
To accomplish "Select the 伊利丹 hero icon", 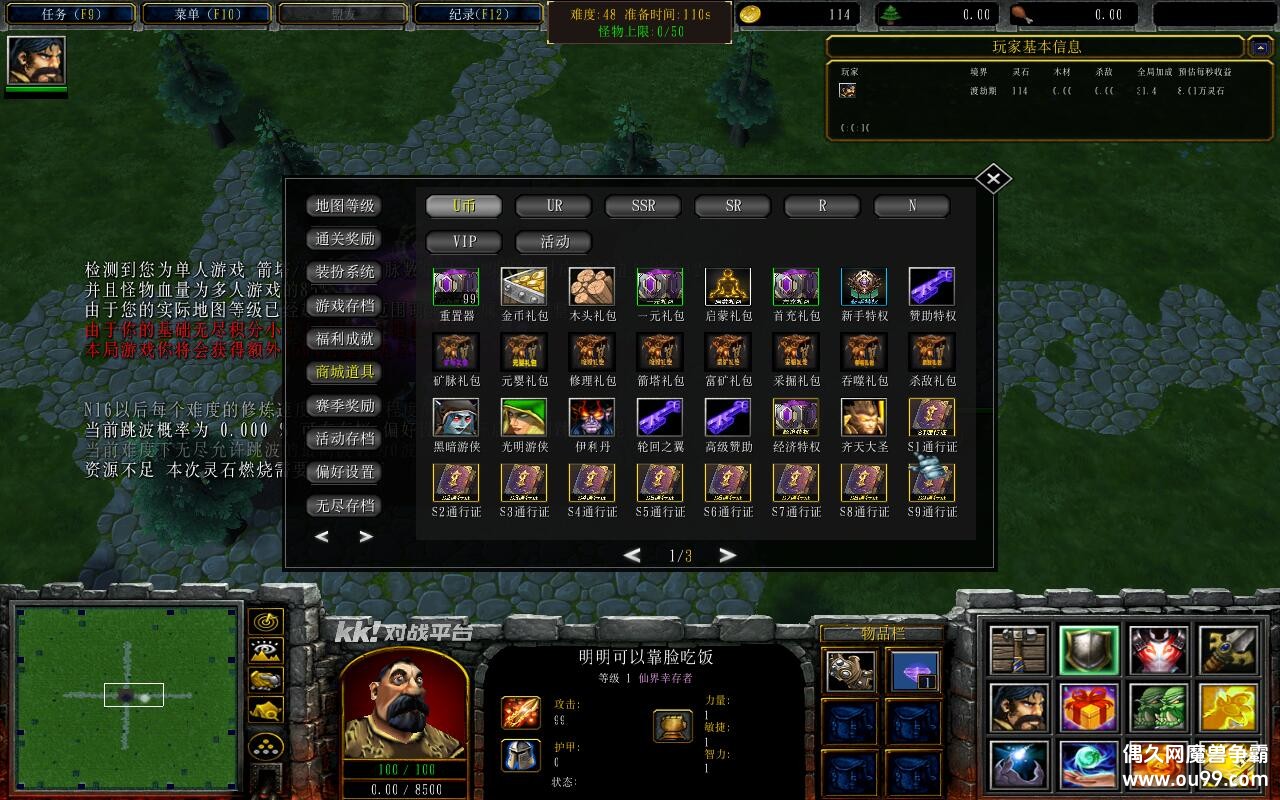I will pyautogui.click(x=592, y=418).
